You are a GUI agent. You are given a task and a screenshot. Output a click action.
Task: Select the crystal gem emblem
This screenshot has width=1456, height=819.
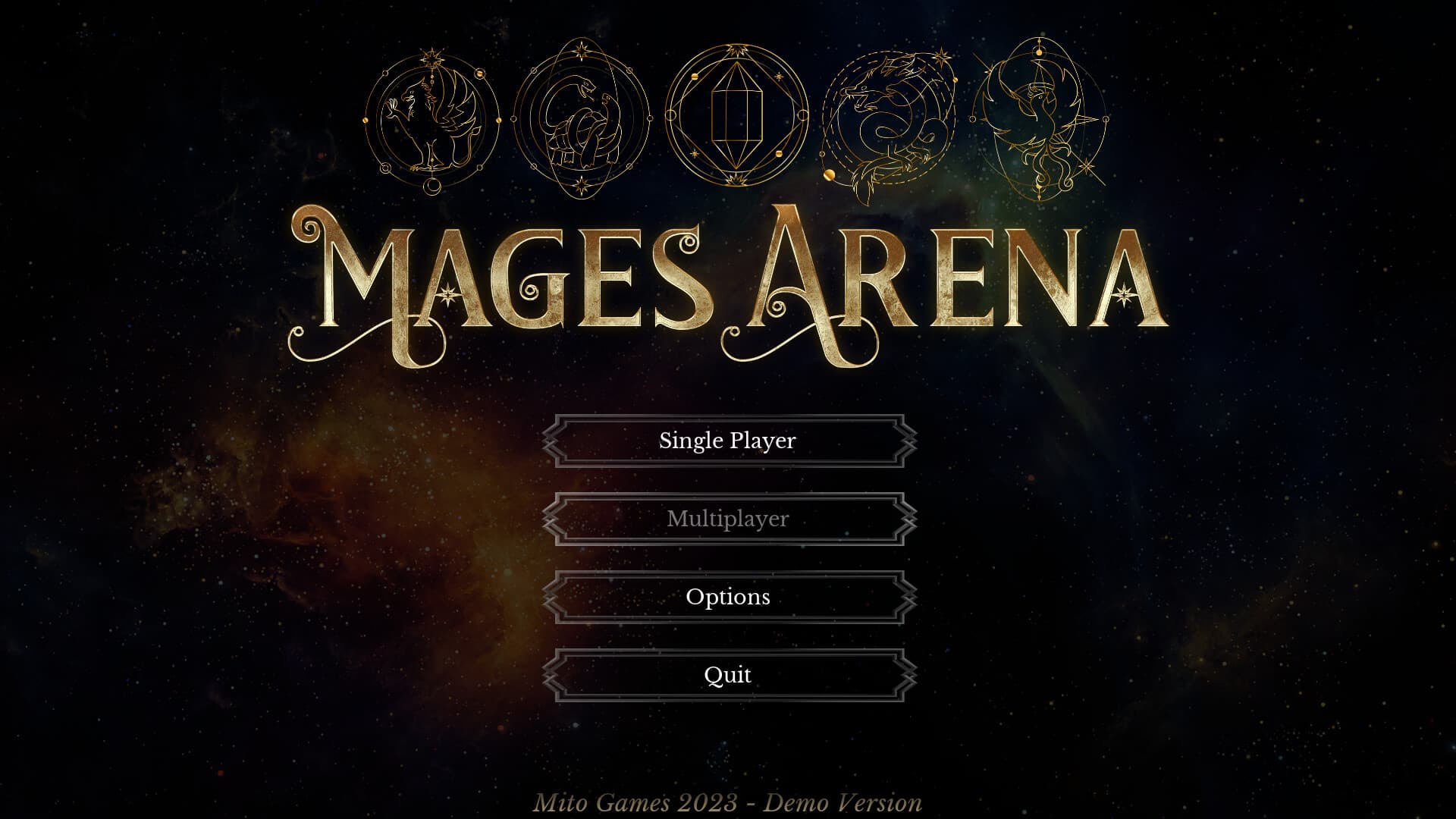(x=736, y=114)
